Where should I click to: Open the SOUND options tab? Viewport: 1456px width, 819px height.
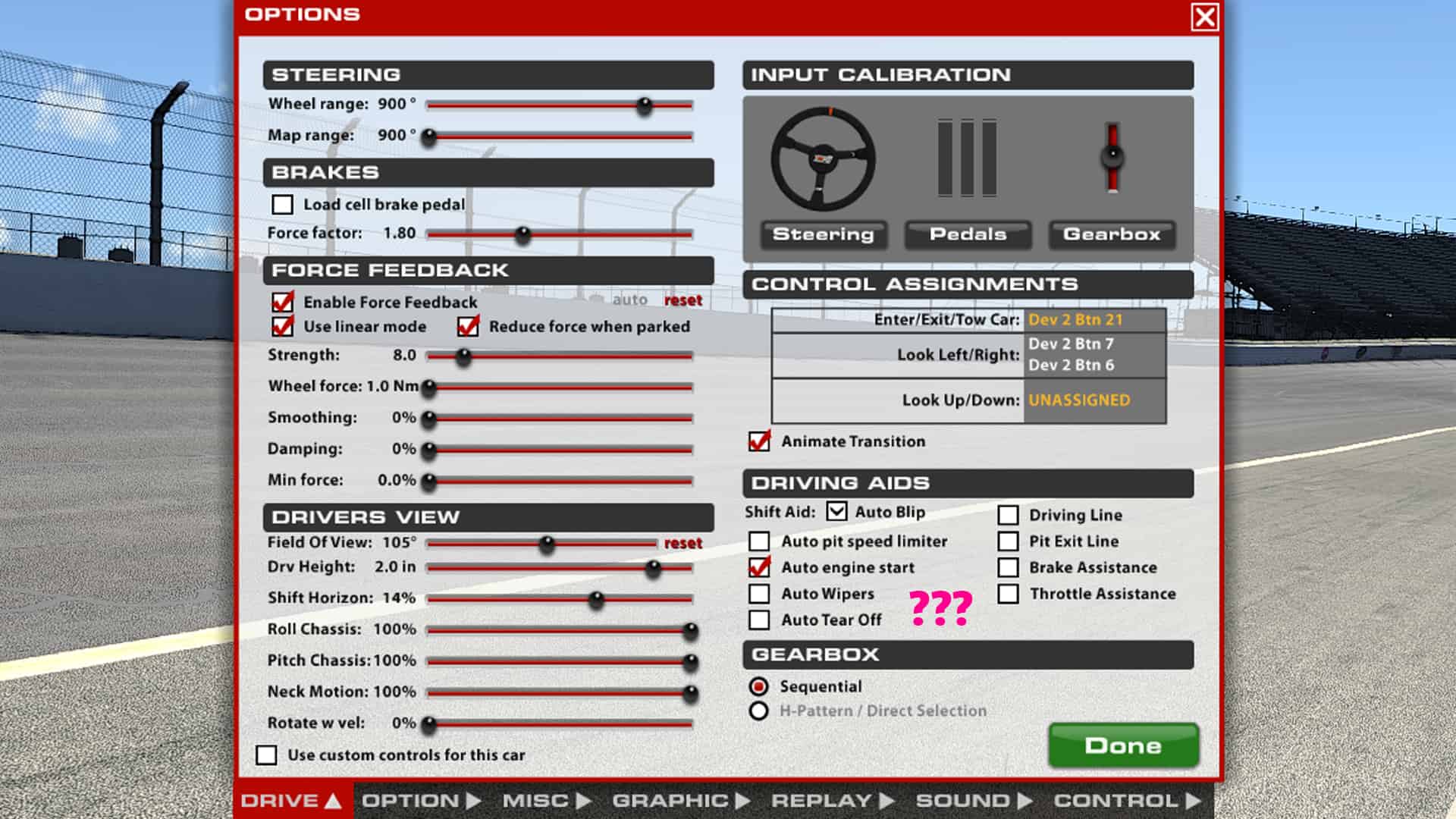point(962,800)
